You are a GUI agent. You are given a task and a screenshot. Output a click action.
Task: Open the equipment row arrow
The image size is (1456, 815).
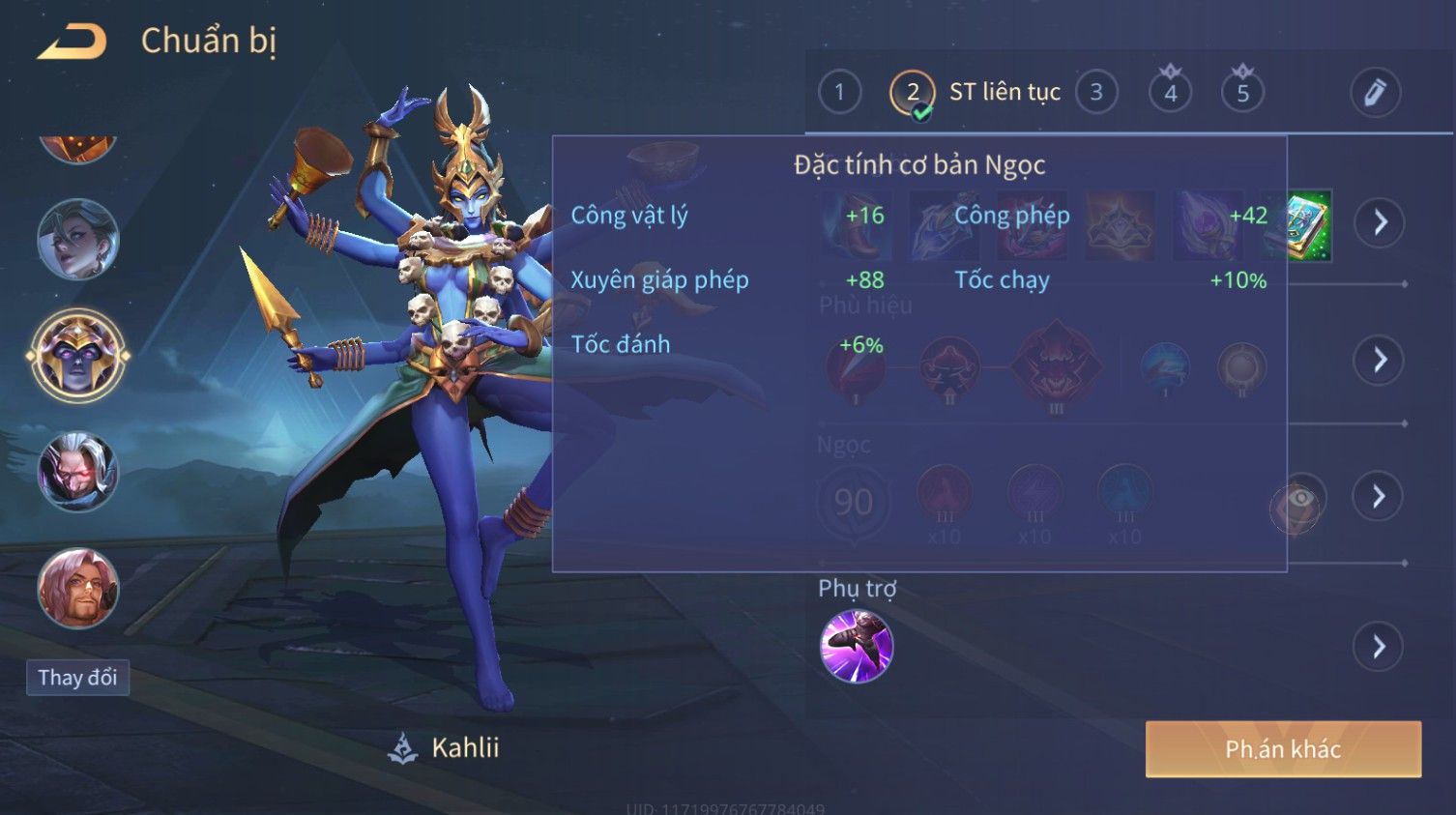1379,222
